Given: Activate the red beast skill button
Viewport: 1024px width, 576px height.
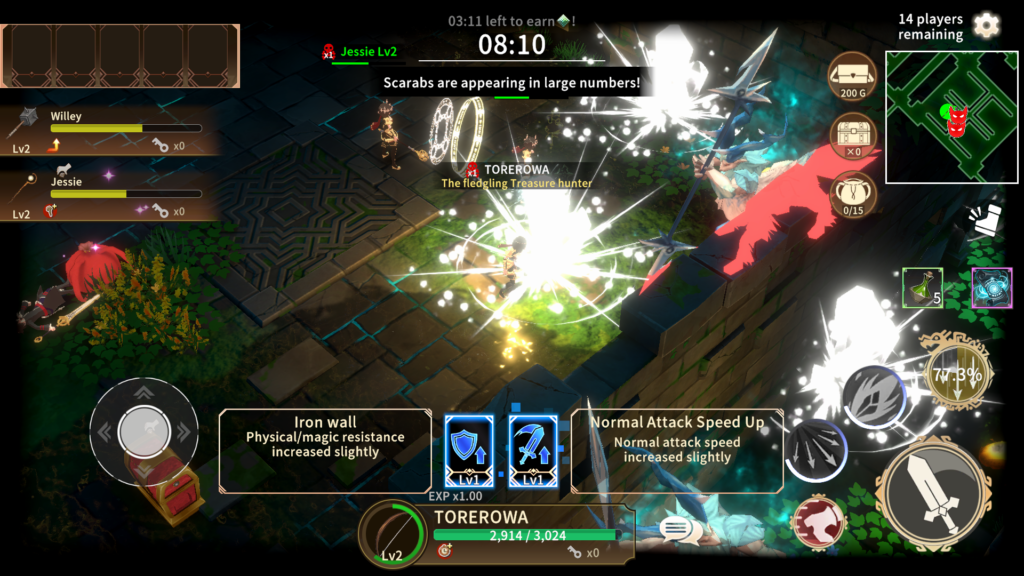Looking at the screenshot, I should 818,521.
